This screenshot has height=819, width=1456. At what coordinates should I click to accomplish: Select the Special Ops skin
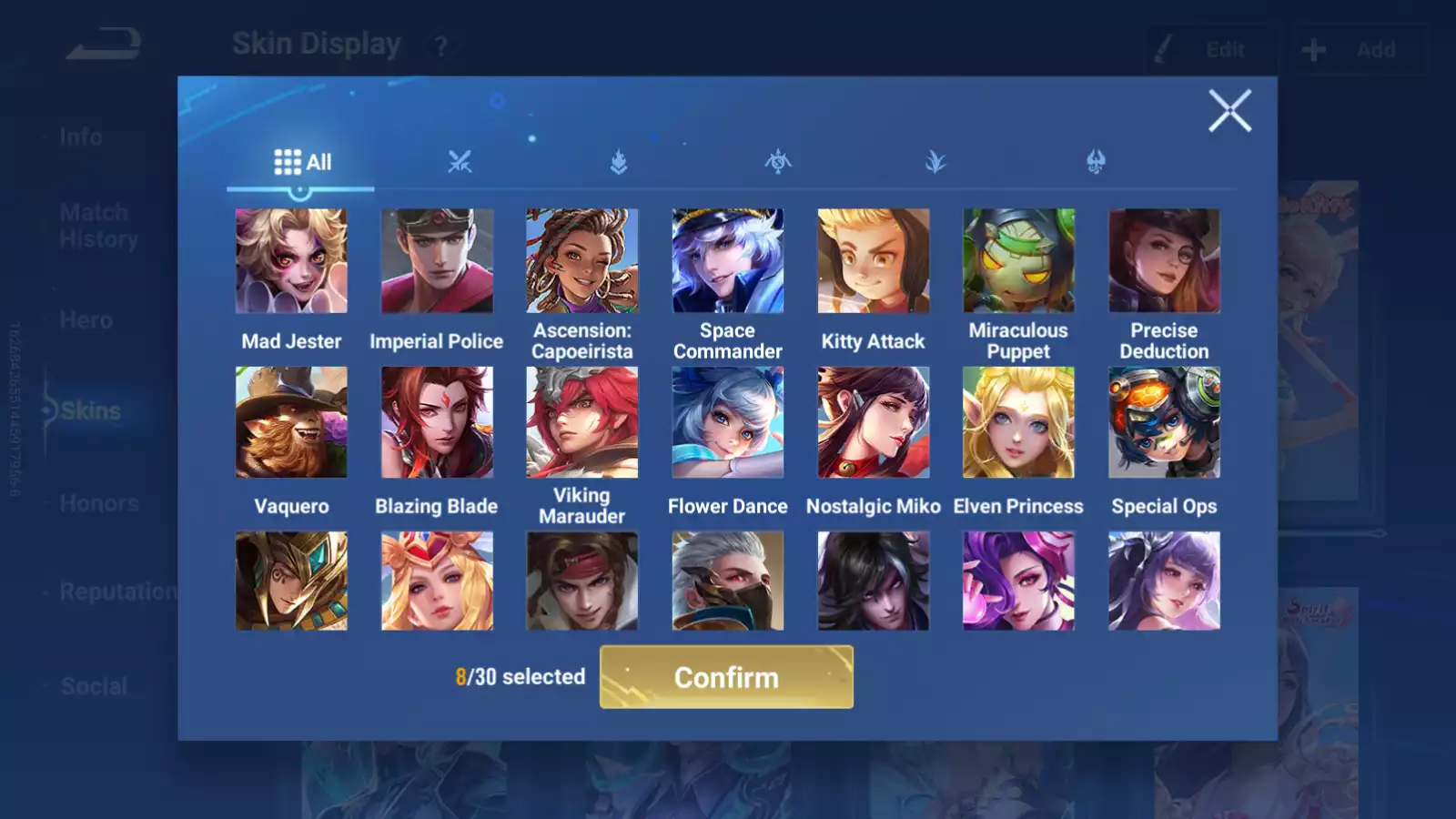tap(1164, 422)
